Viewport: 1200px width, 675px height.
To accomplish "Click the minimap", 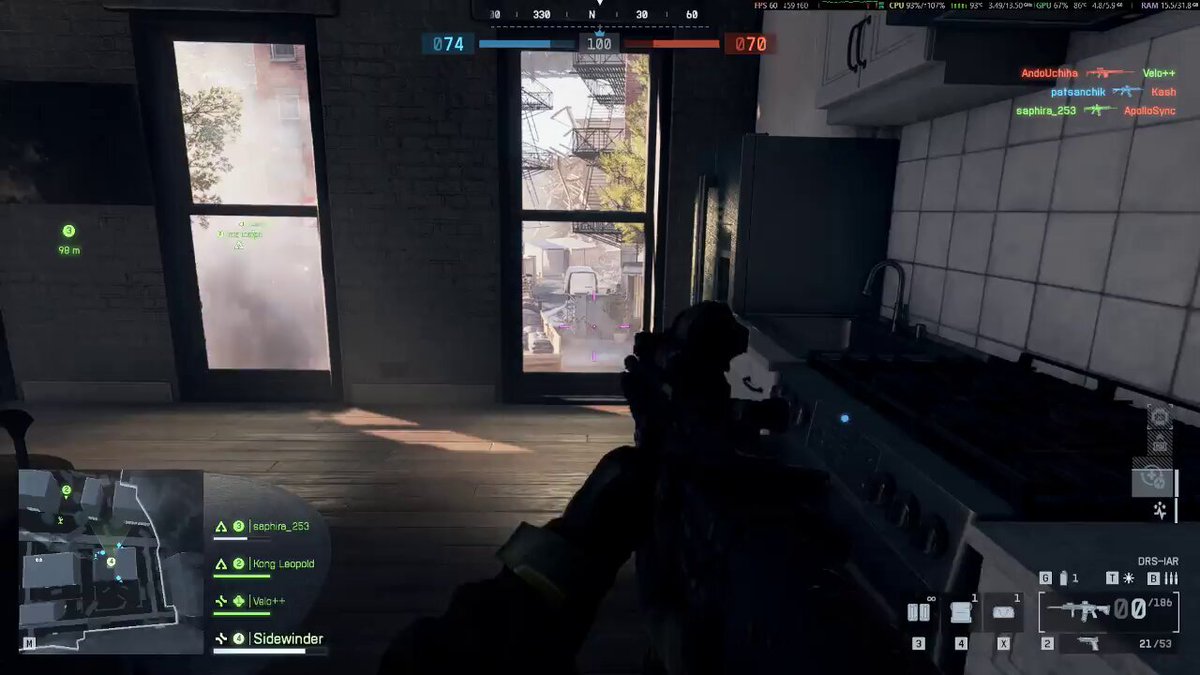I will click(110, 560).
